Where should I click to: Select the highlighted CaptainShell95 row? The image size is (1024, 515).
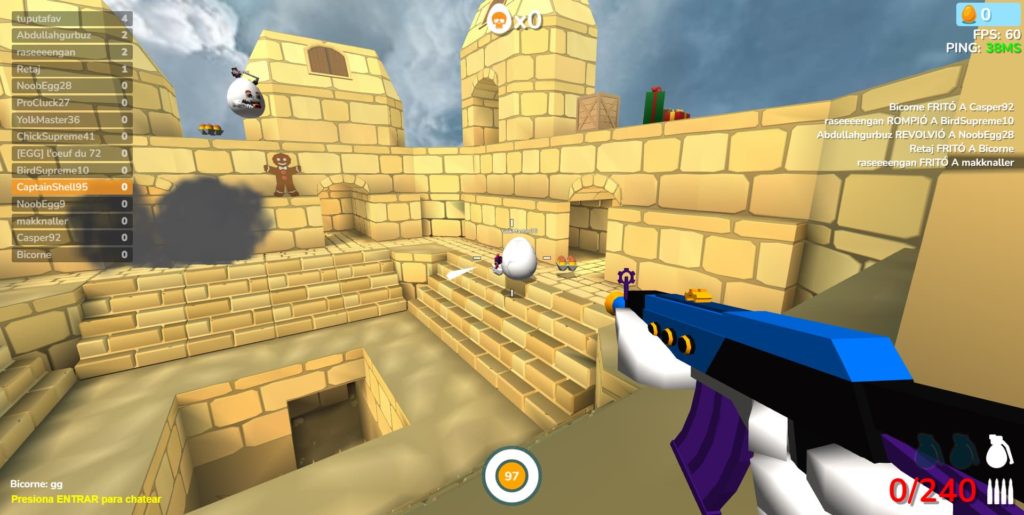(72, 187)
